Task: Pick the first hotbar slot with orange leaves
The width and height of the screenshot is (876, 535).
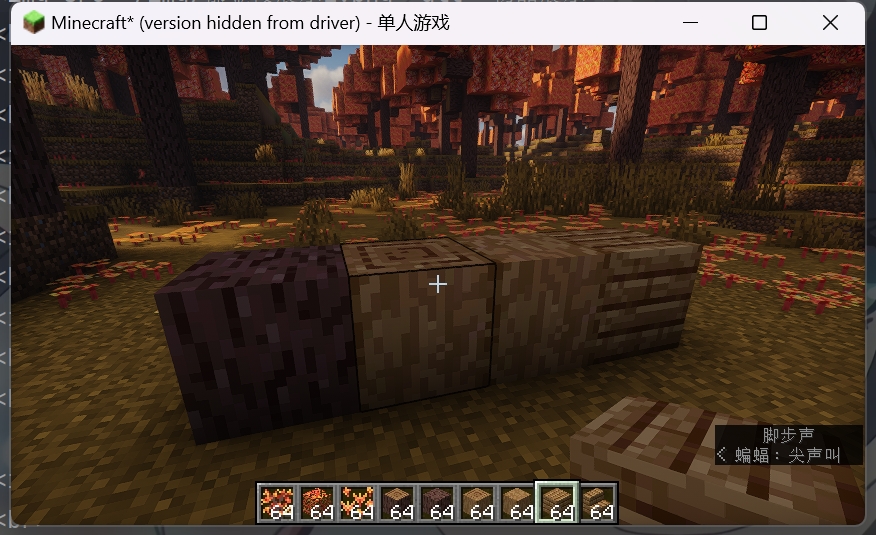Action: 277,502
